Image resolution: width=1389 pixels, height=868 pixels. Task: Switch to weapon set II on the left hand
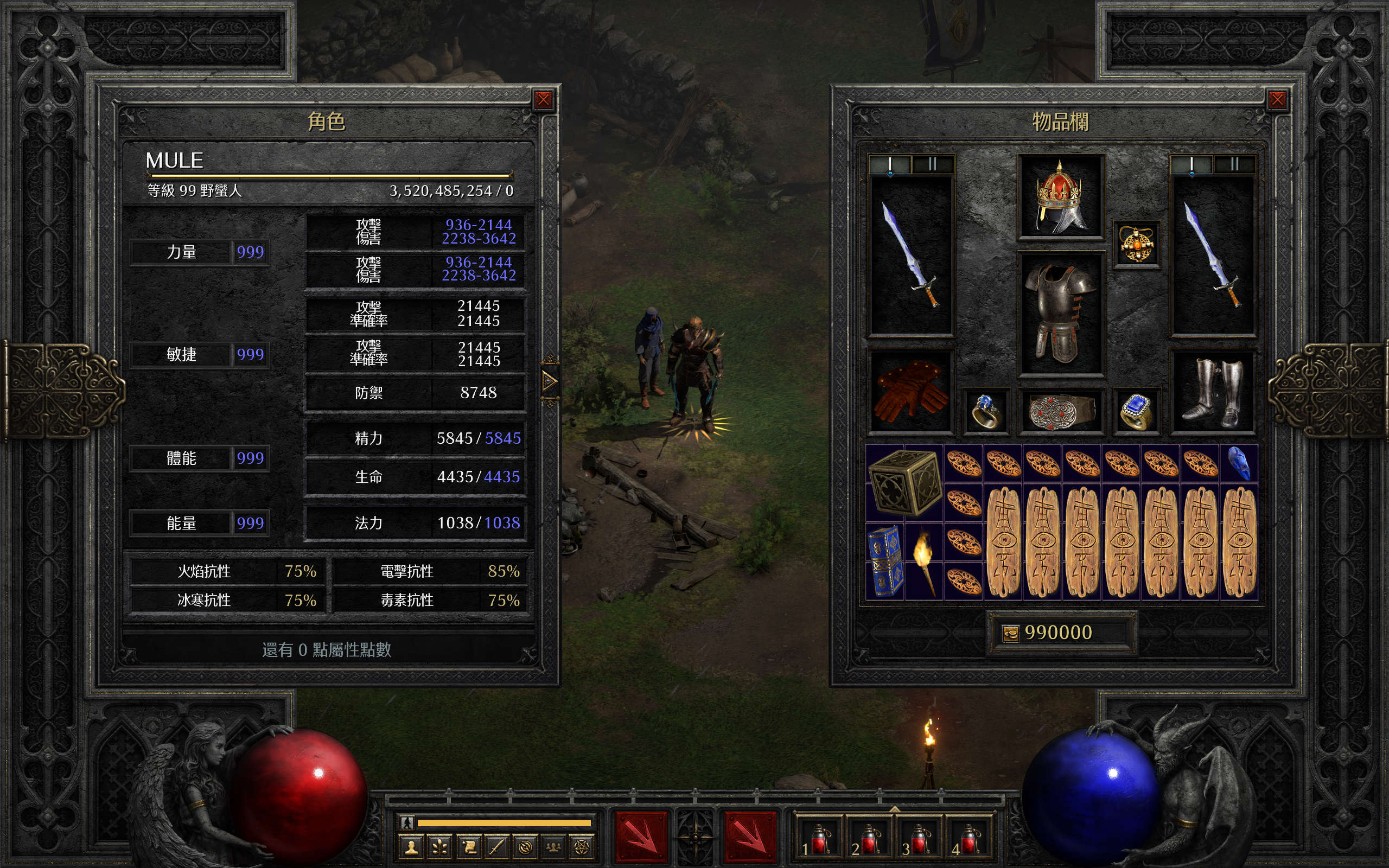click(932, 165)
